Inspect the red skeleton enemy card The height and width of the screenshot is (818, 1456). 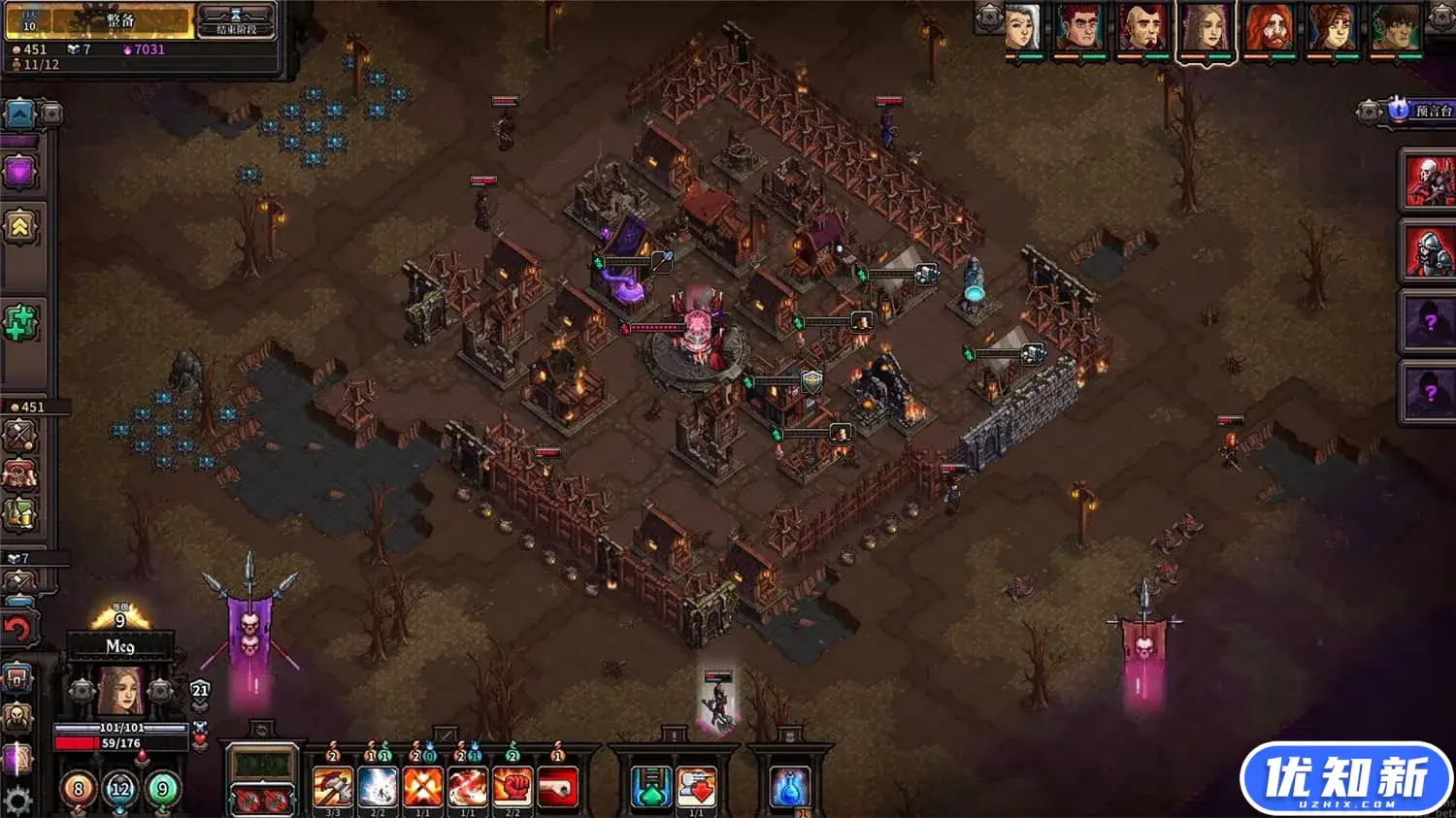[x=1429, y=180]
